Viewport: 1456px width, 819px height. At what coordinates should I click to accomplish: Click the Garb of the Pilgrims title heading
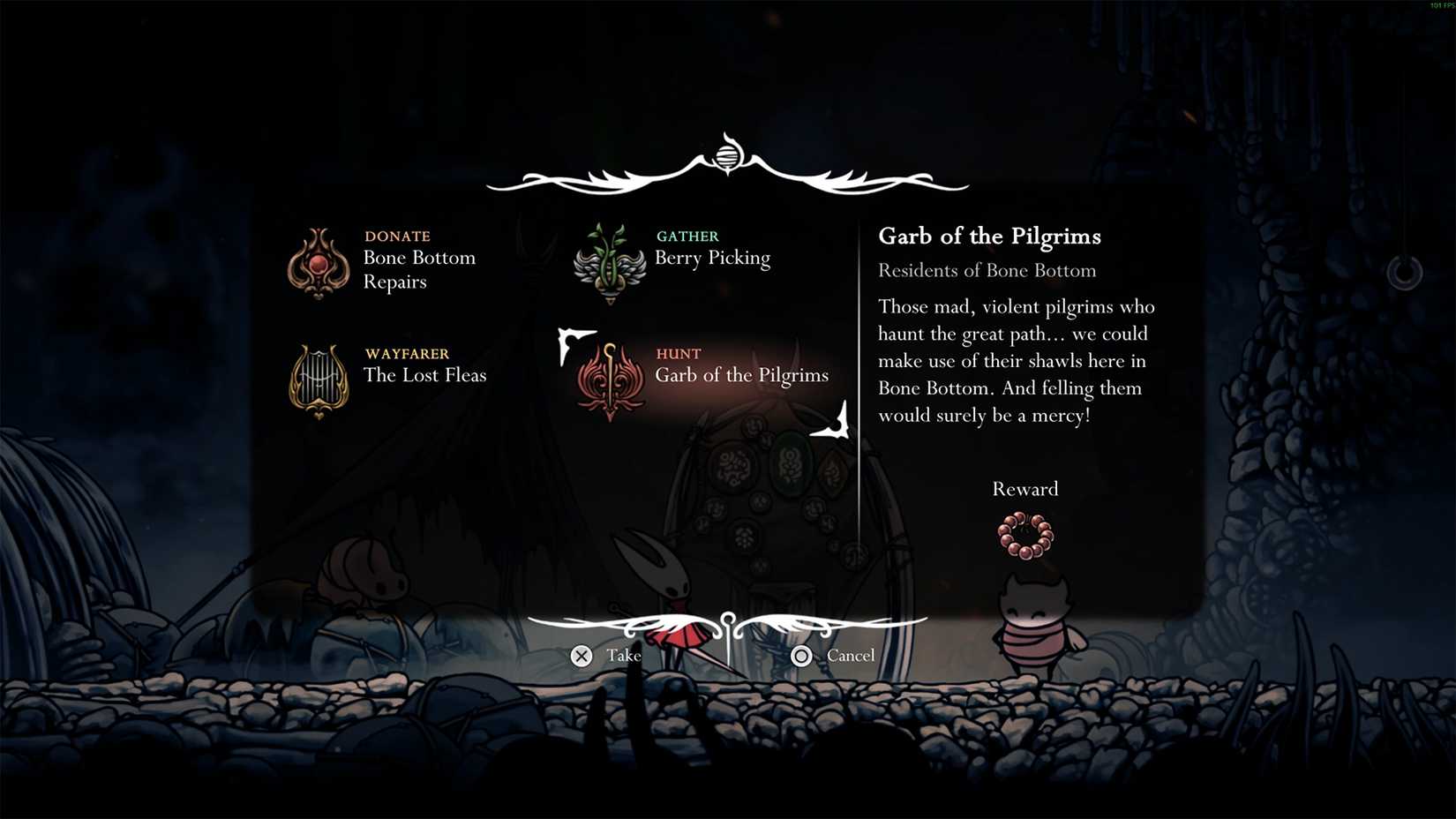pos(989,237)
